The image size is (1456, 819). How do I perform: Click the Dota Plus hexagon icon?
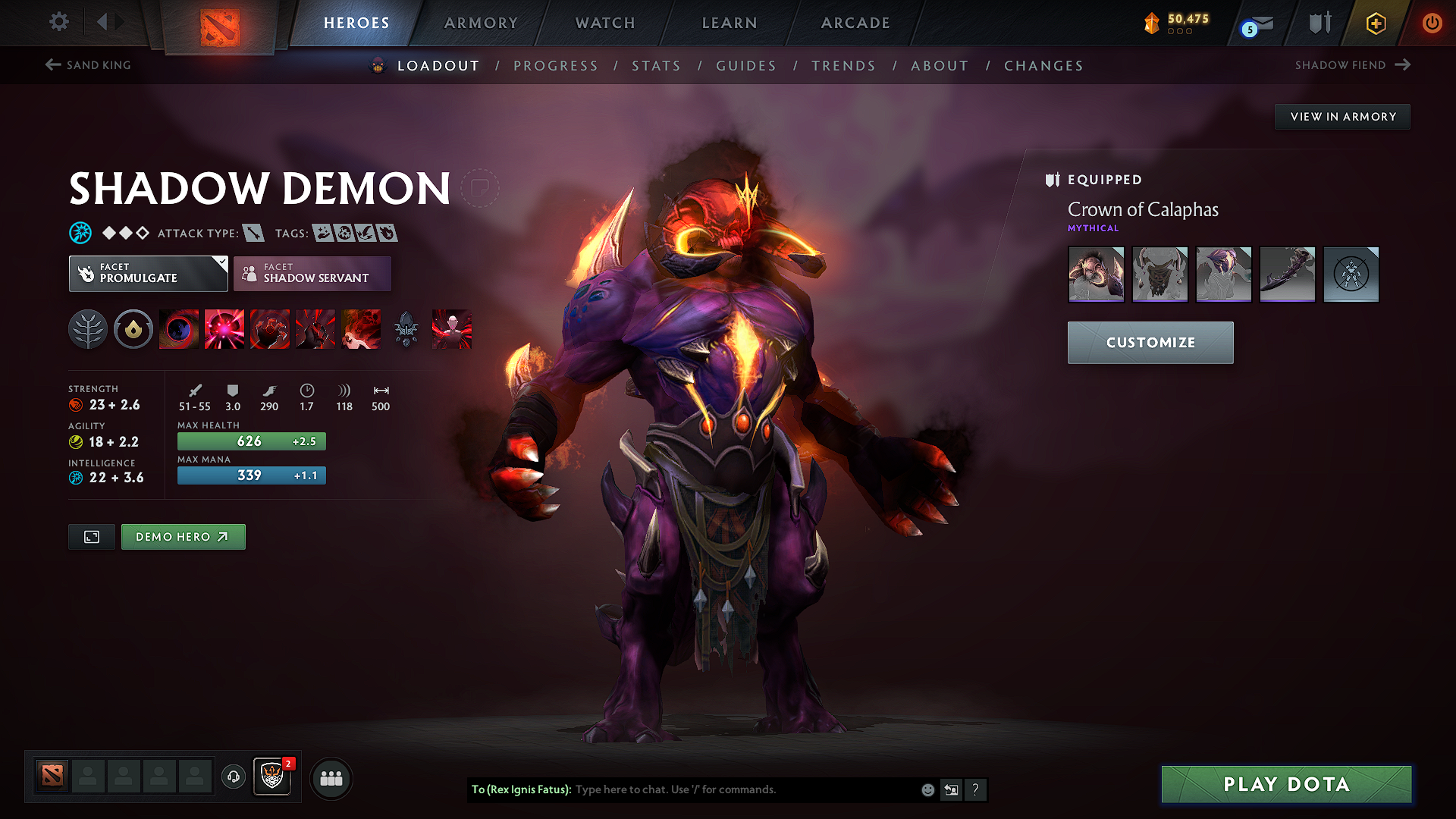click(x=1375, y=23)
